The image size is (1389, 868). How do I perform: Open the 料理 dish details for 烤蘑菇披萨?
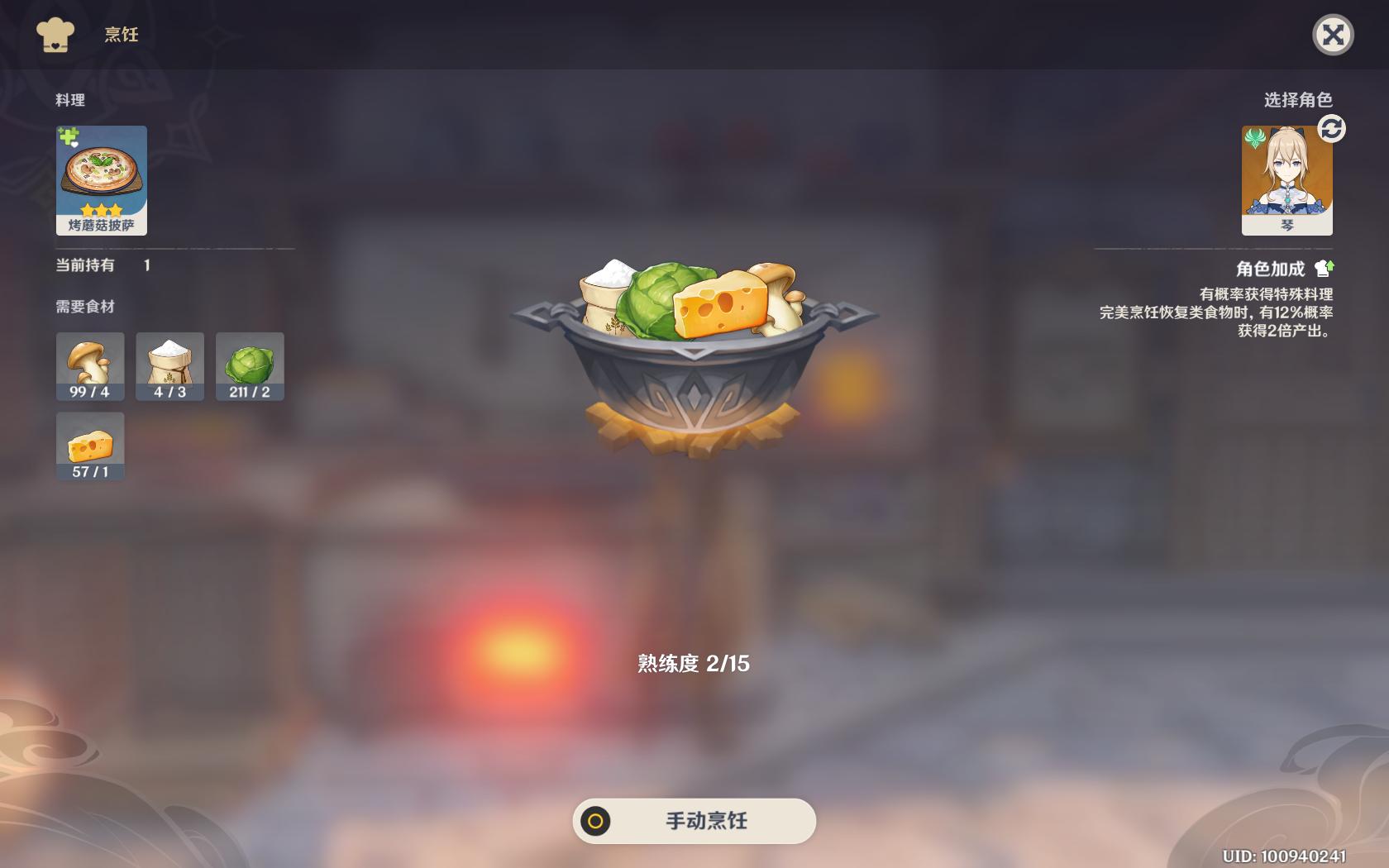101,178
